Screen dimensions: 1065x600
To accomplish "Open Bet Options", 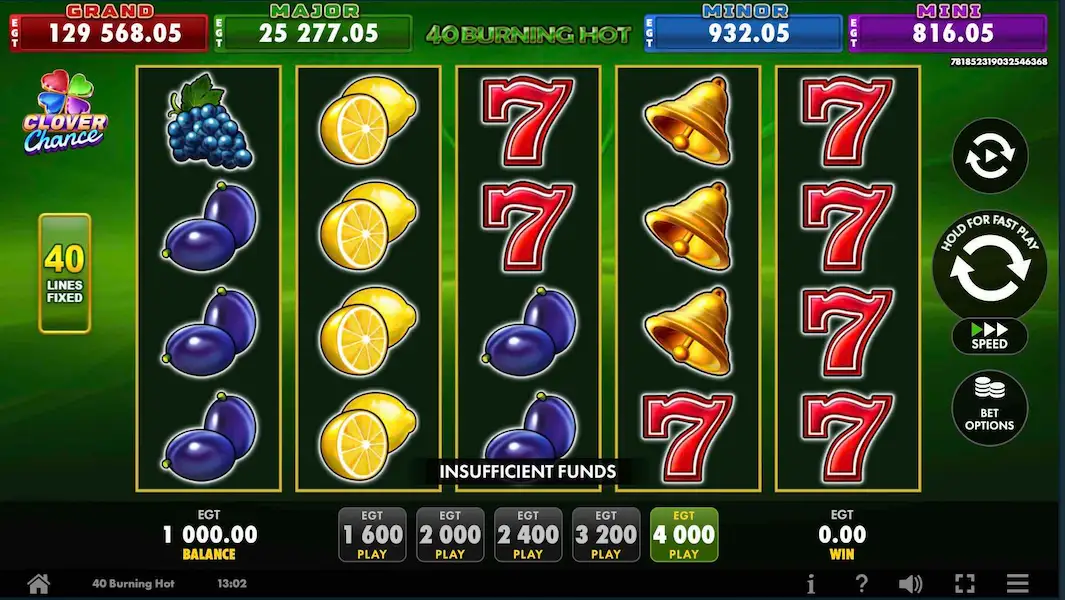I will [x=989, y=408].
